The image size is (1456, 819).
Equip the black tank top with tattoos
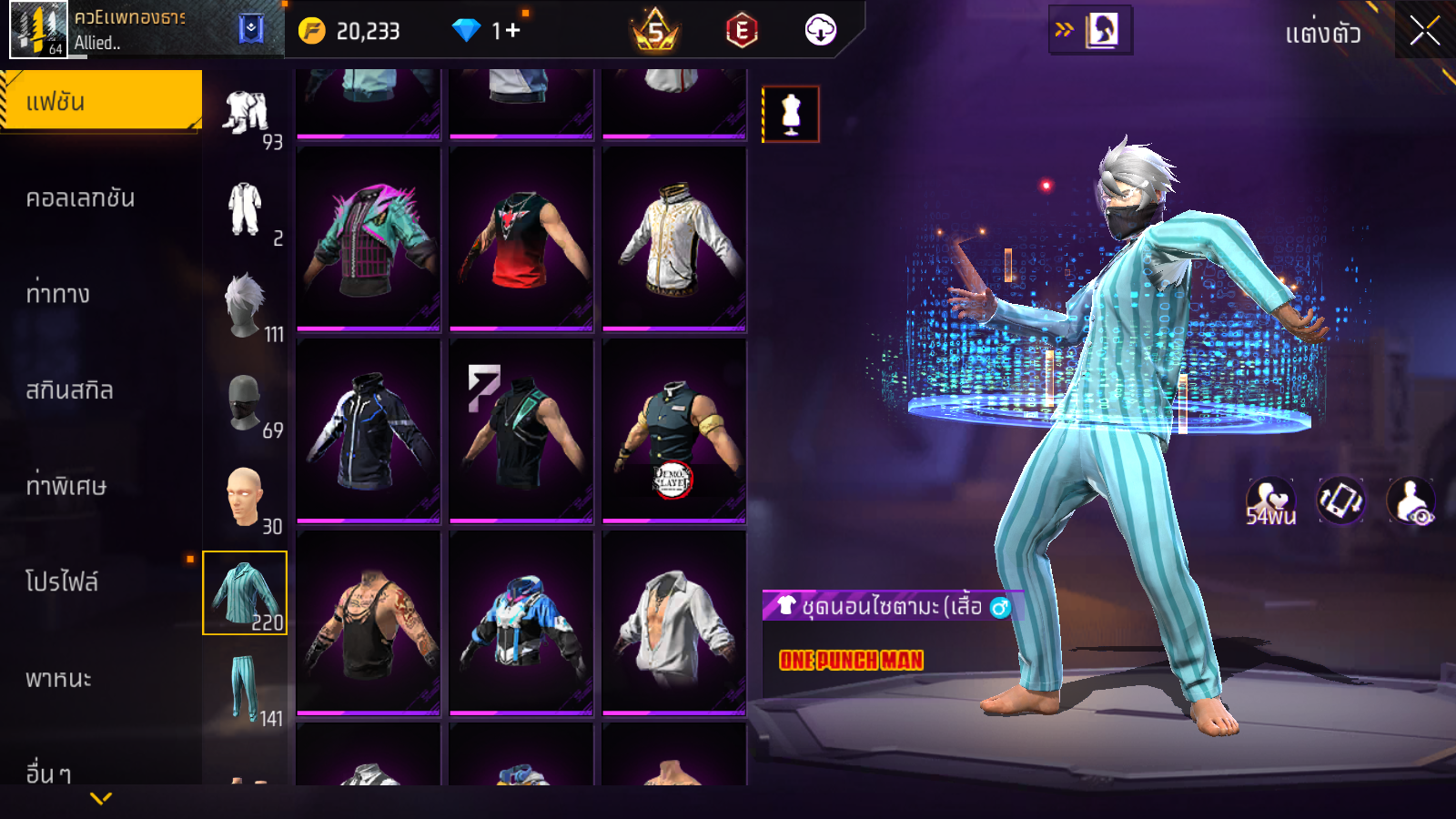point(369,623)
